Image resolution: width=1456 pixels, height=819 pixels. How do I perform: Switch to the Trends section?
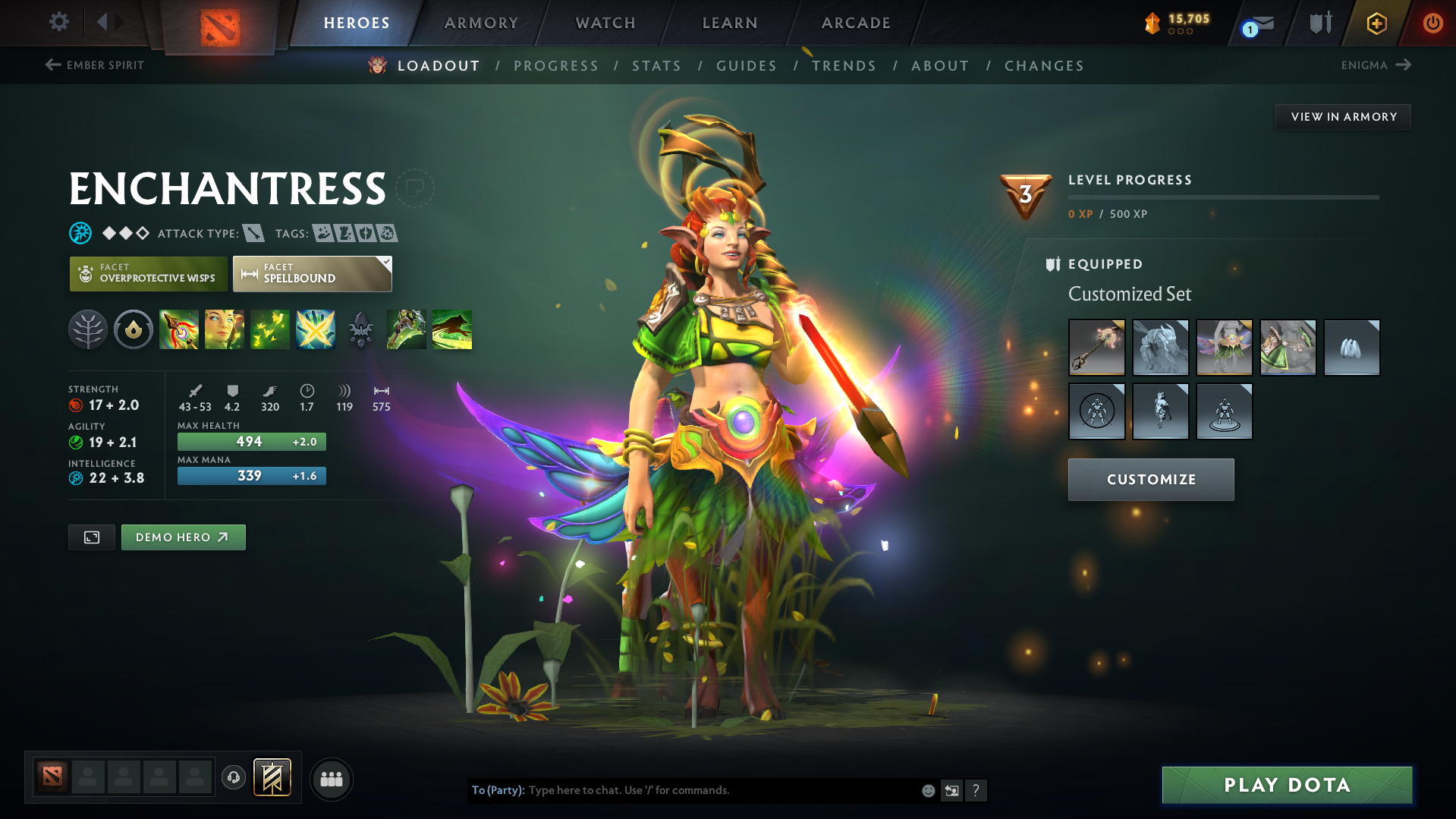tap(844, 66)
